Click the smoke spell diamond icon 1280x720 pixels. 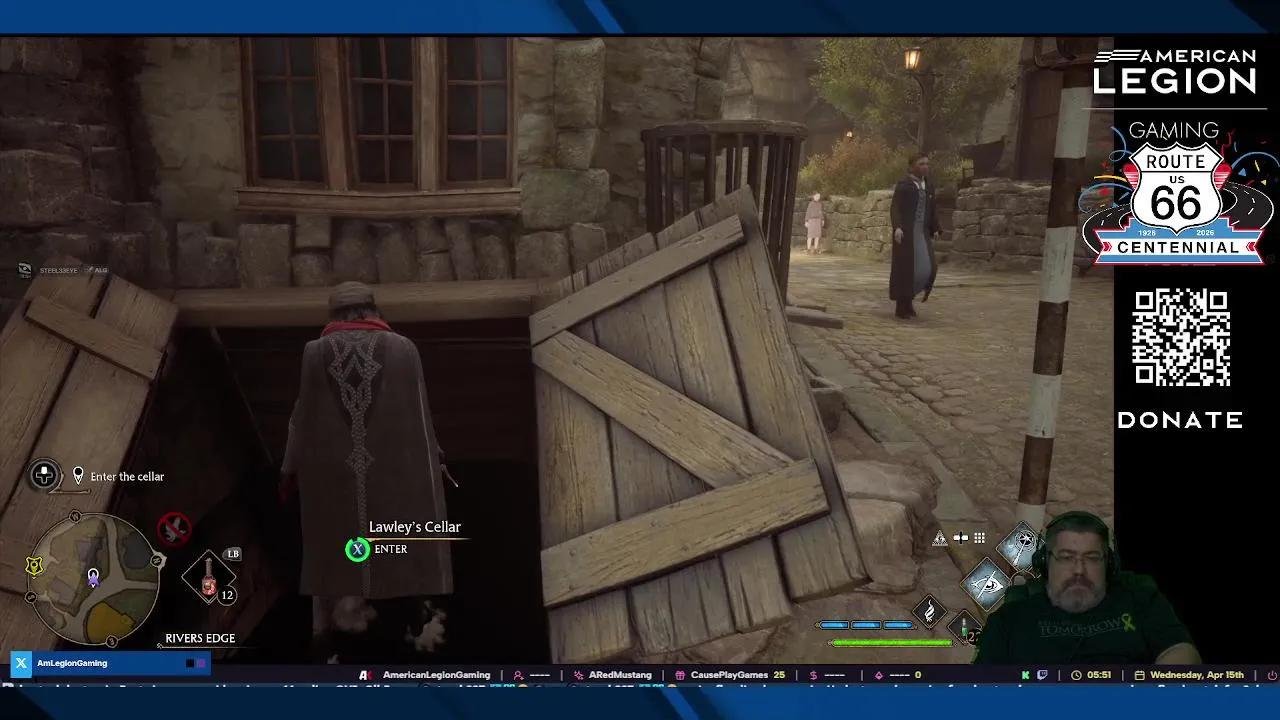pyautogui.click(x=930, y=609)
